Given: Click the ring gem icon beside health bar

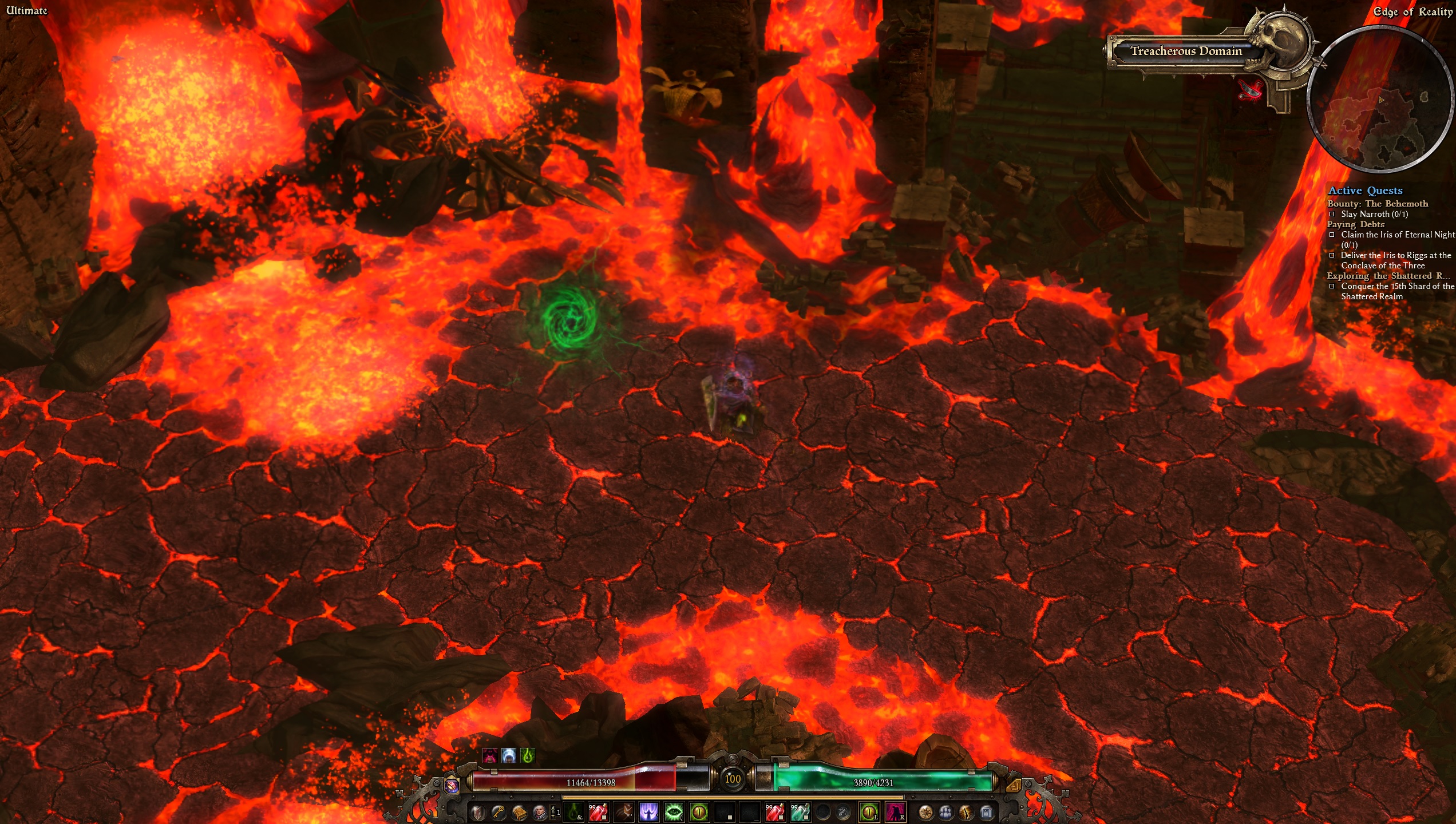Looking at the screenshot, I should (x=452, y=786).
